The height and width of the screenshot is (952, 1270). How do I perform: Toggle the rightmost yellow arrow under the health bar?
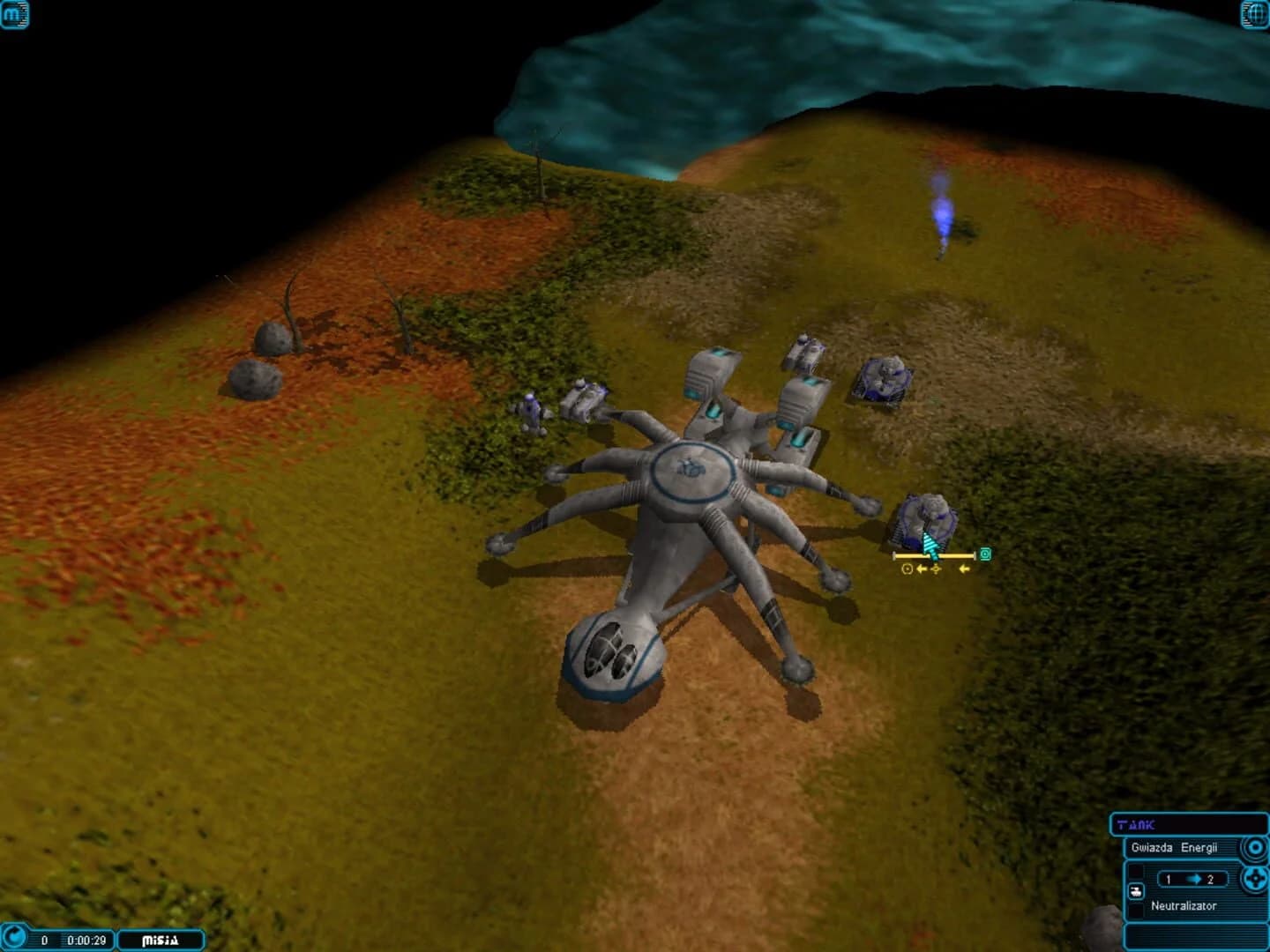tap(963, 569)
